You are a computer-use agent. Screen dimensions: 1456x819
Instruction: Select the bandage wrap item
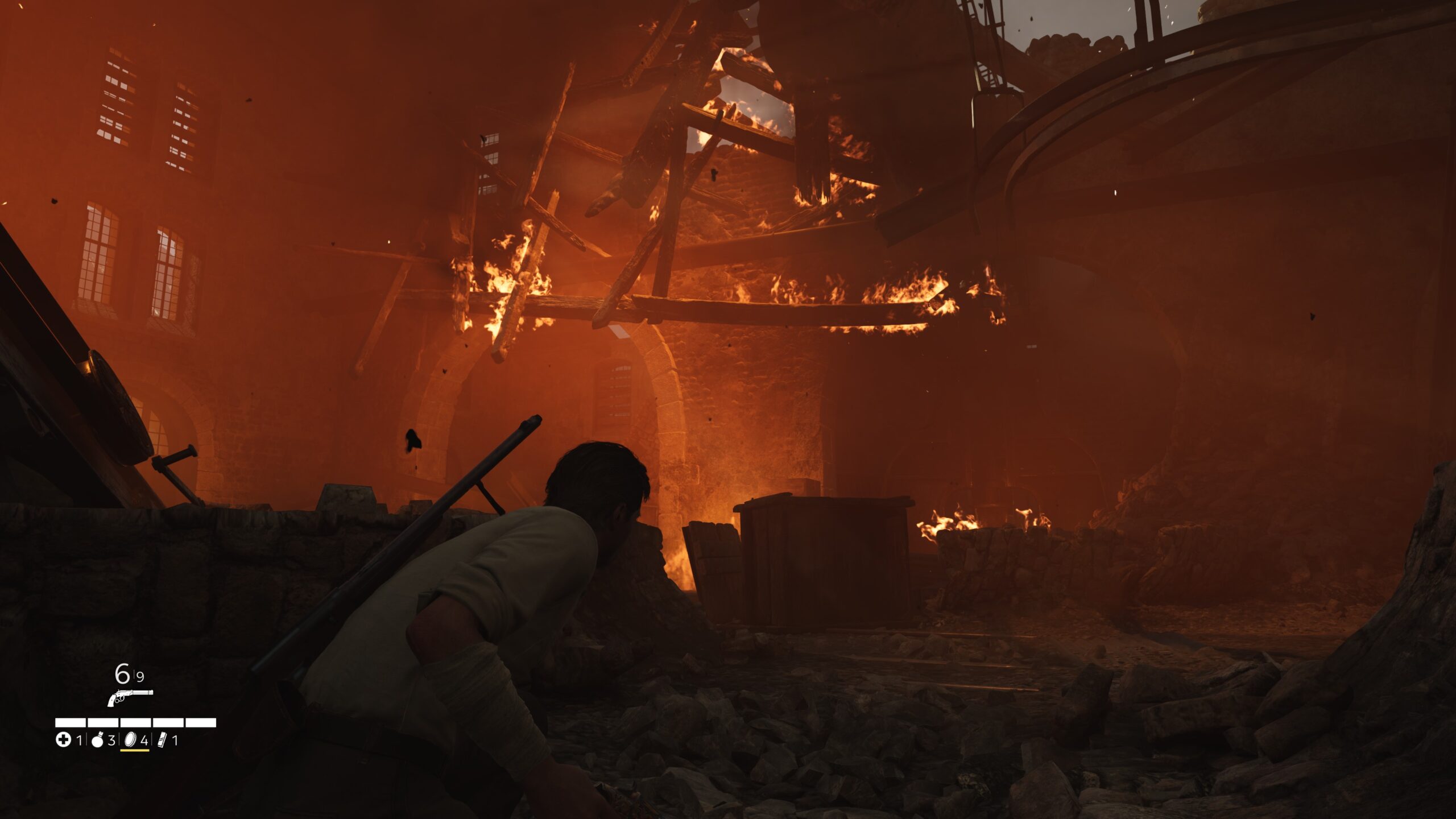pyautogui.click(x=162, y=740)
